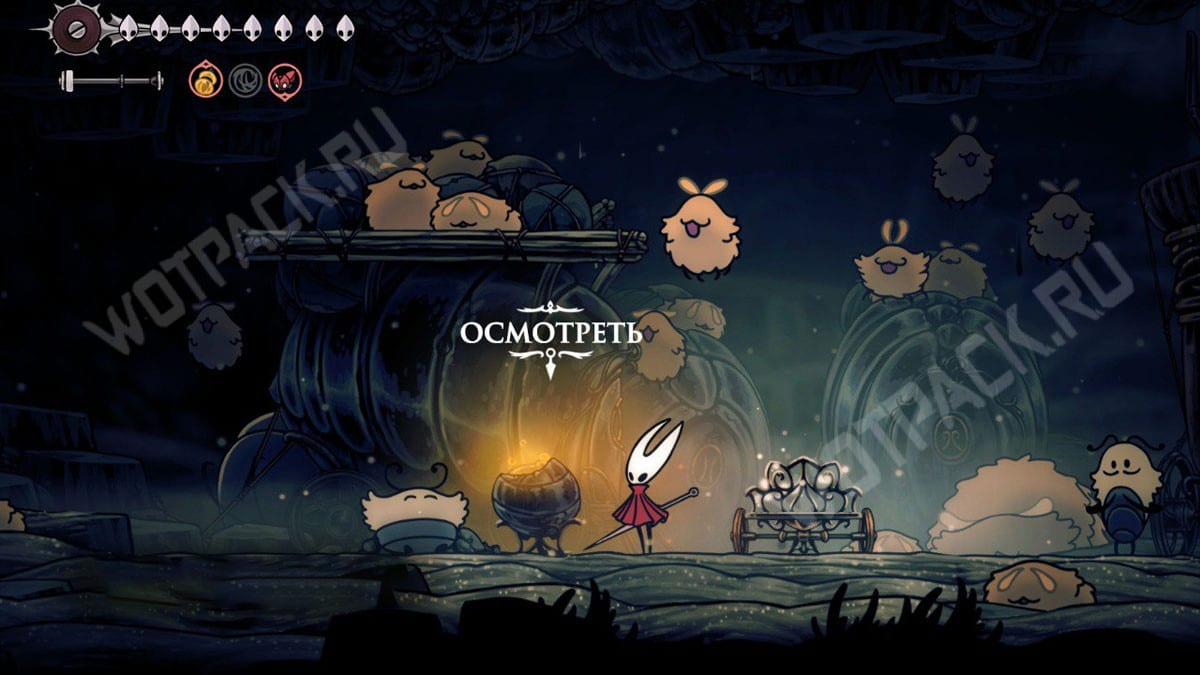
Task: Select the golden coins tool icon
Action: [206, 80]
